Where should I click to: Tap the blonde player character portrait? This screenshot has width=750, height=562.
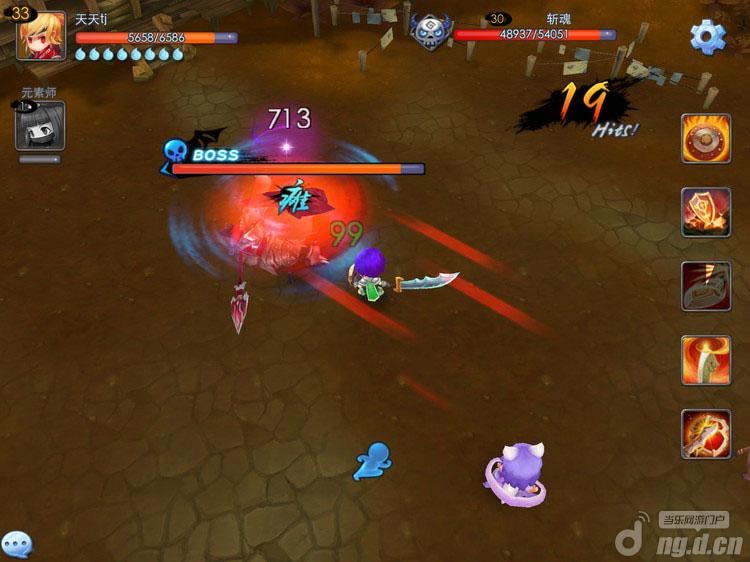tap(41, 37)
